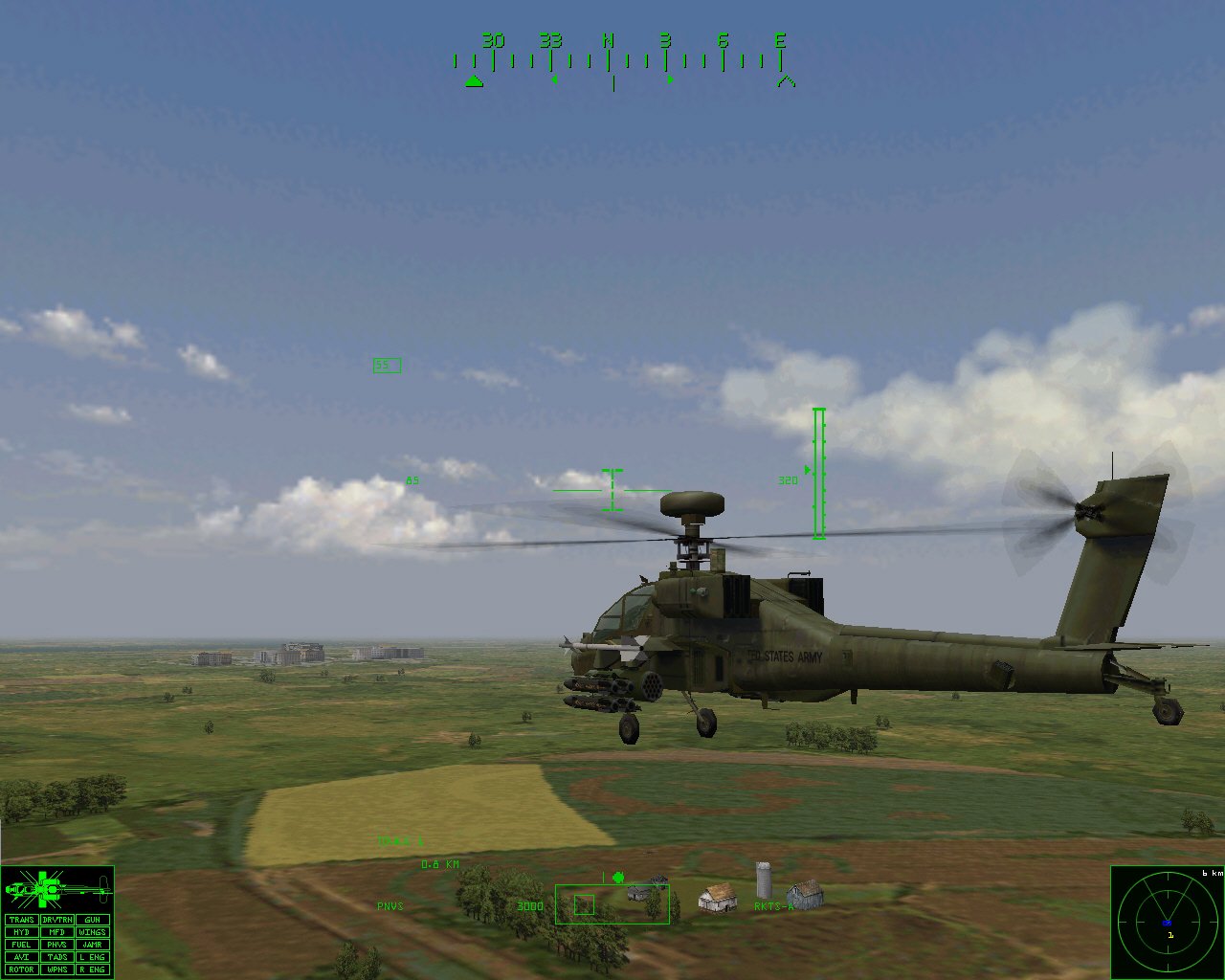Check the ROTOR status indicator
Viewport: 1225px width, 980px height.
pos(21,969)
